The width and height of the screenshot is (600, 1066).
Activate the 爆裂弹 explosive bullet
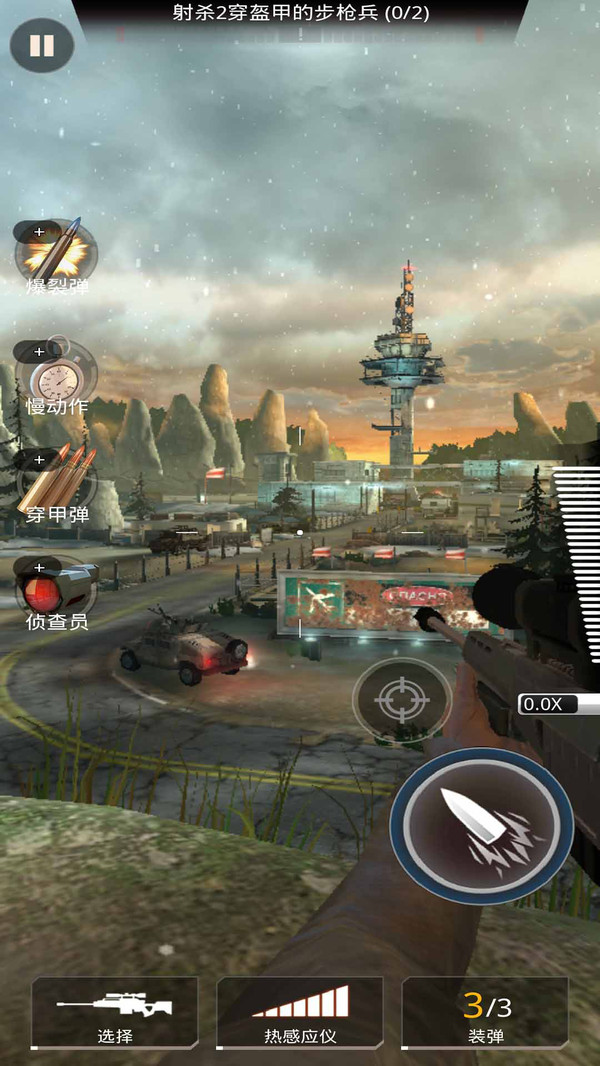coord(56,252)
